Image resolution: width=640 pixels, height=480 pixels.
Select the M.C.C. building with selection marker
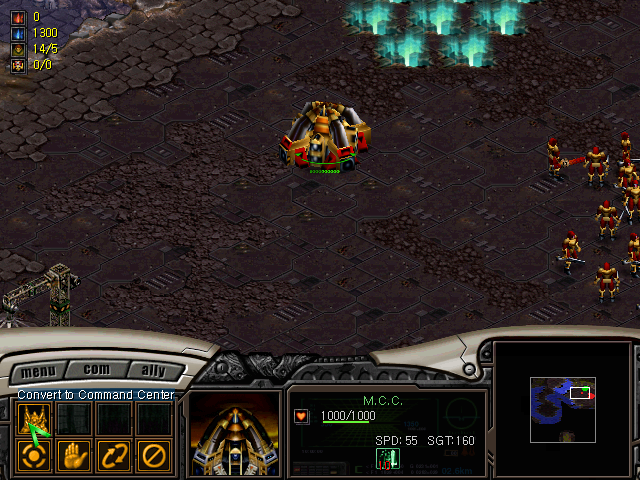pyautogui.click(x=323, y=135)
